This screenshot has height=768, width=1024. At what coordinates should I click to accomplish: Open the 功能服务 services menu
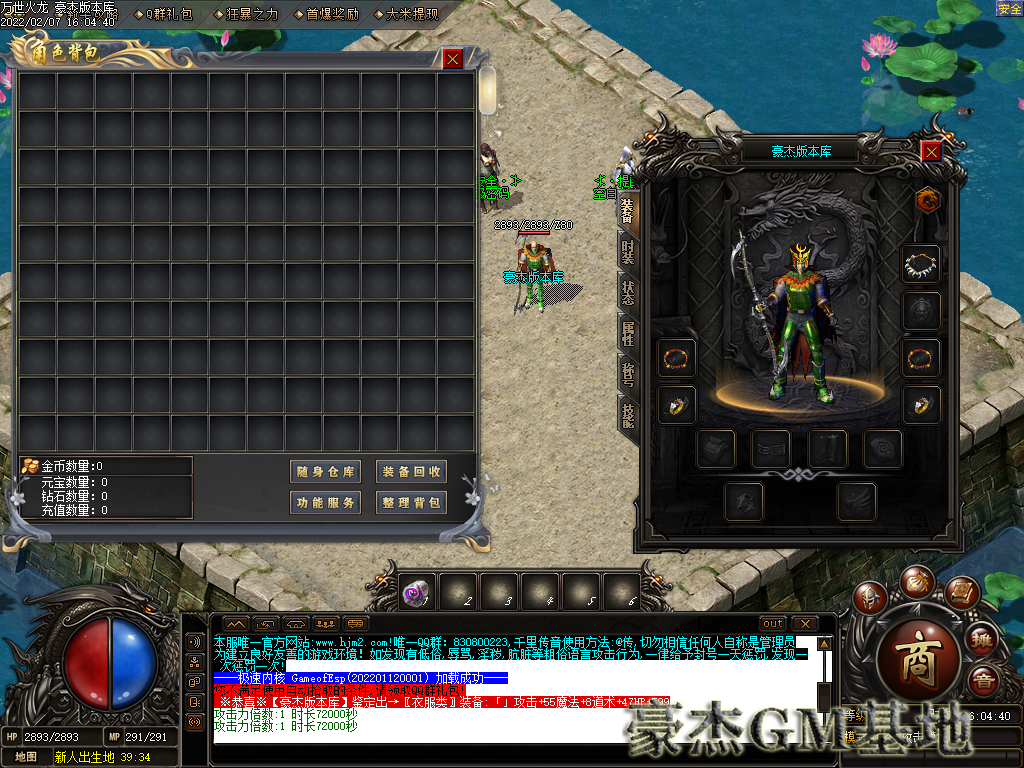point(326,503)
